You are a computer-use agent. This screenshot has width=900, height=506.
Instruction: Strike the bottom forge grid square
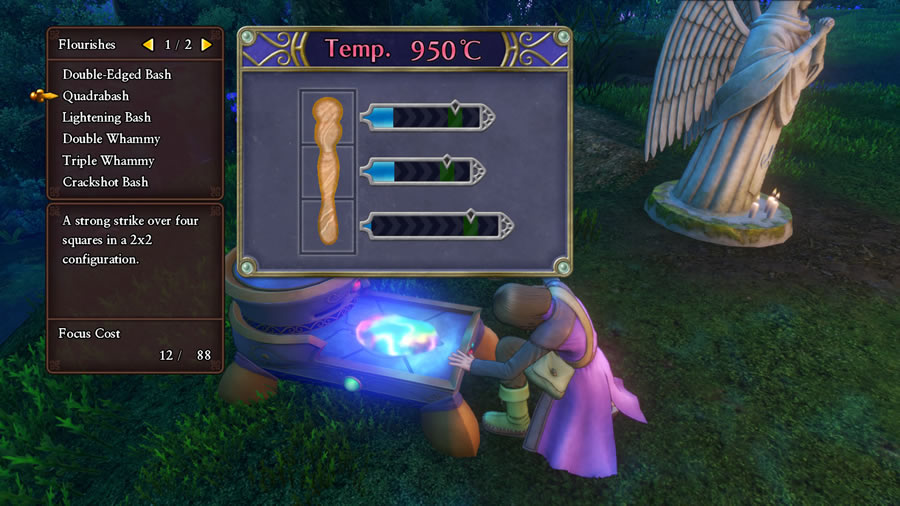[327, 227]
